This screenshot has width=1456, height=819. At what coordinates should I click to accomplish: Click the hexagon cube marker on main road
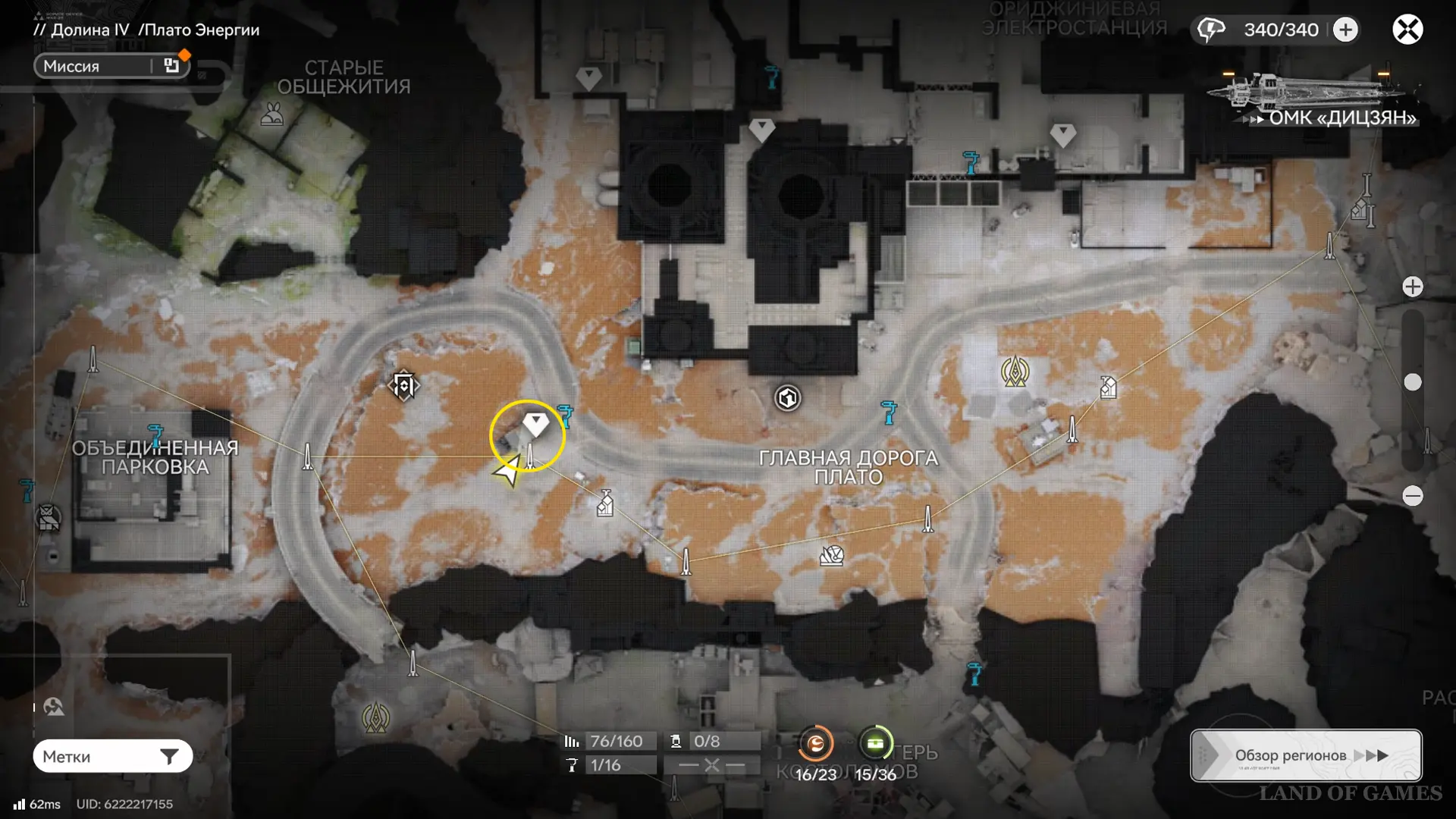[787, 397]
